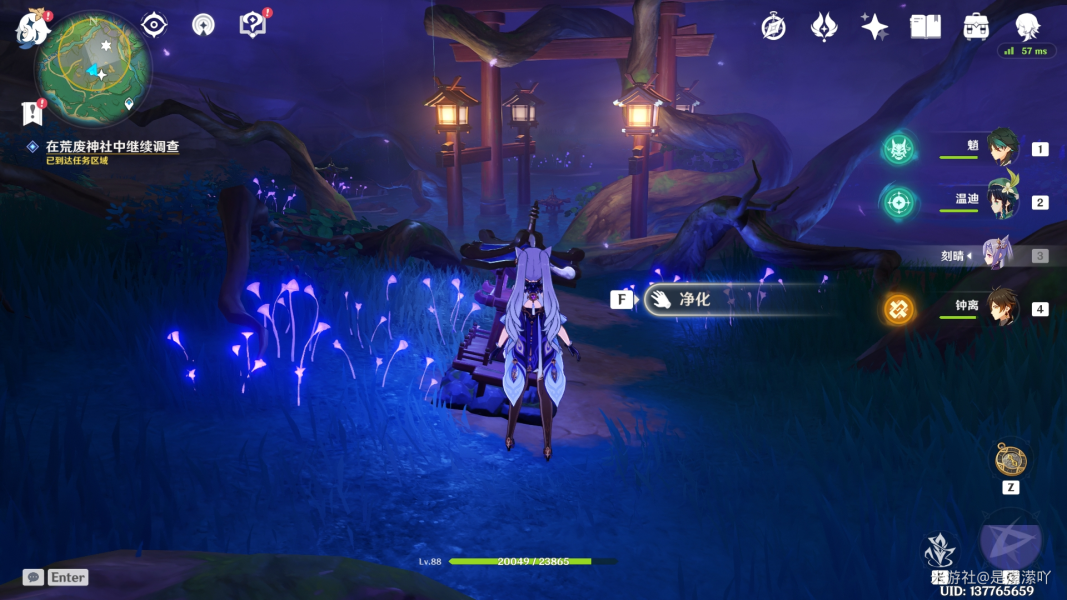This screenshot has height=600, width=1067.
Task: Select active character 刻晴 in party list
Action: click(998, 255)
